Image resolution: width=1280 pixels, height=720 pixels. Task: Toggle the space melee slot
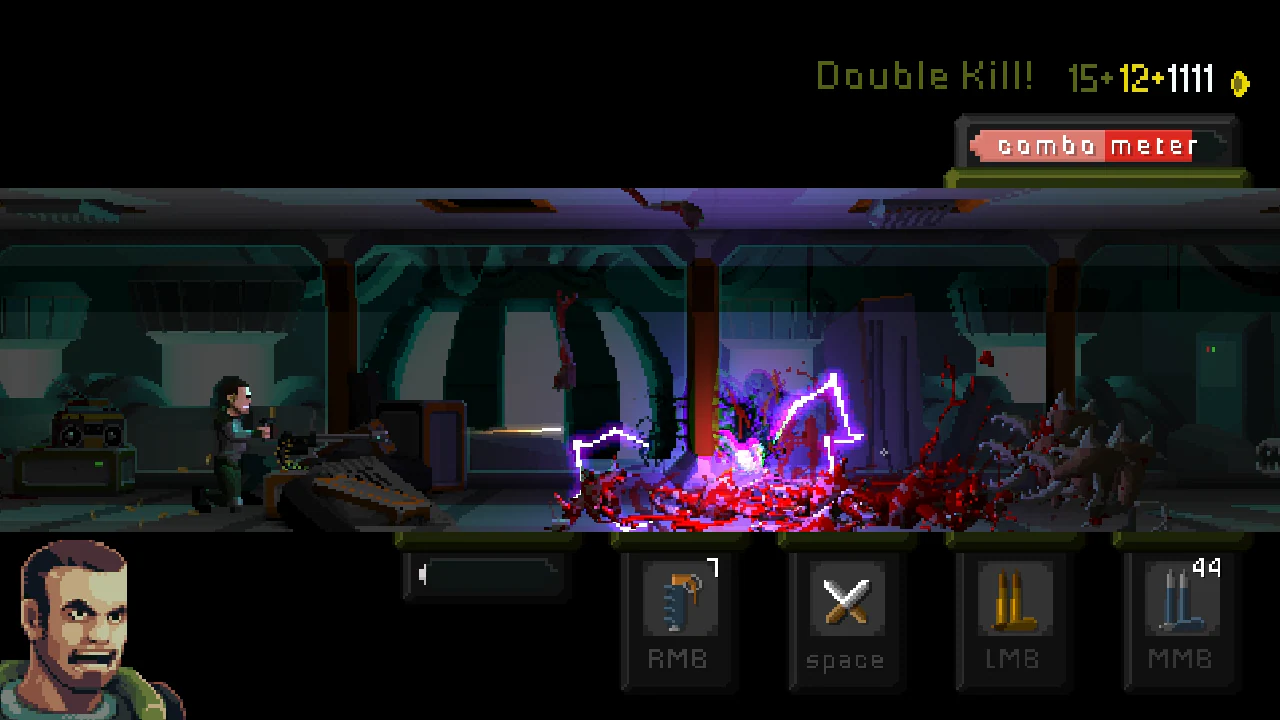pos(846,620)
